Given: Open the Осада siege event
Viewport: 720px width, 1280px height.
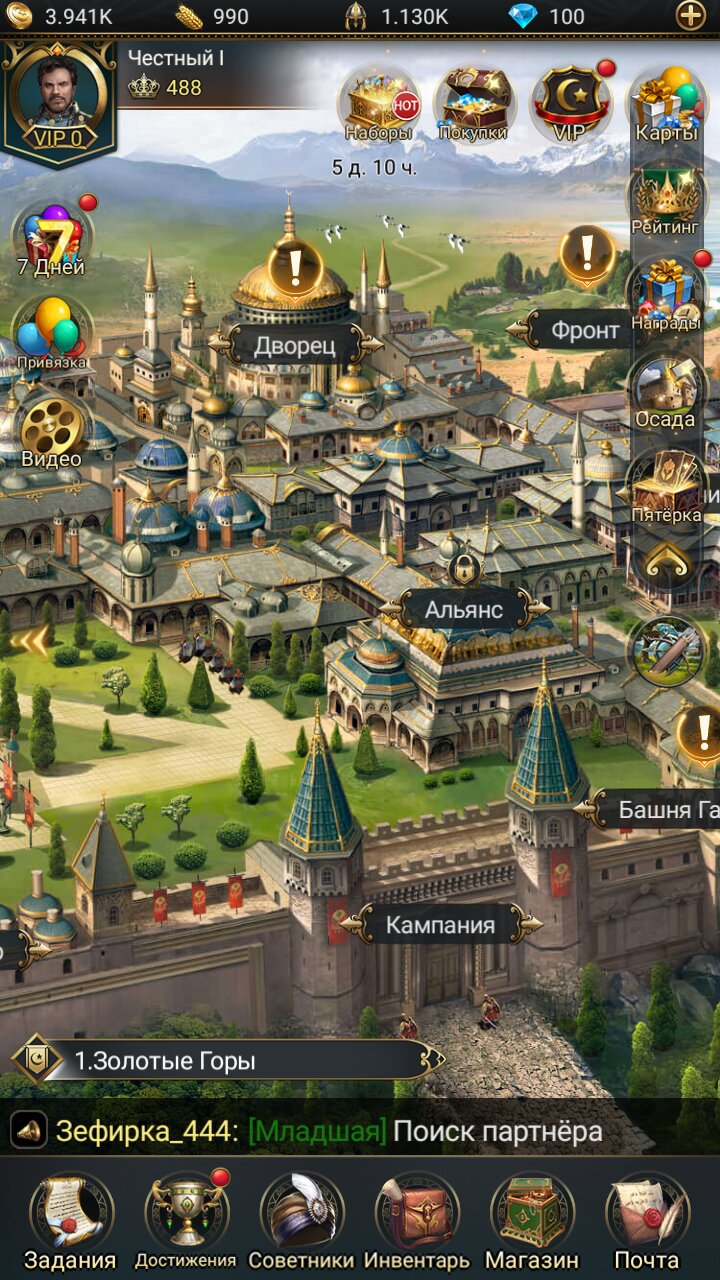Looking at the screenshot, I should tap(665, 392).
